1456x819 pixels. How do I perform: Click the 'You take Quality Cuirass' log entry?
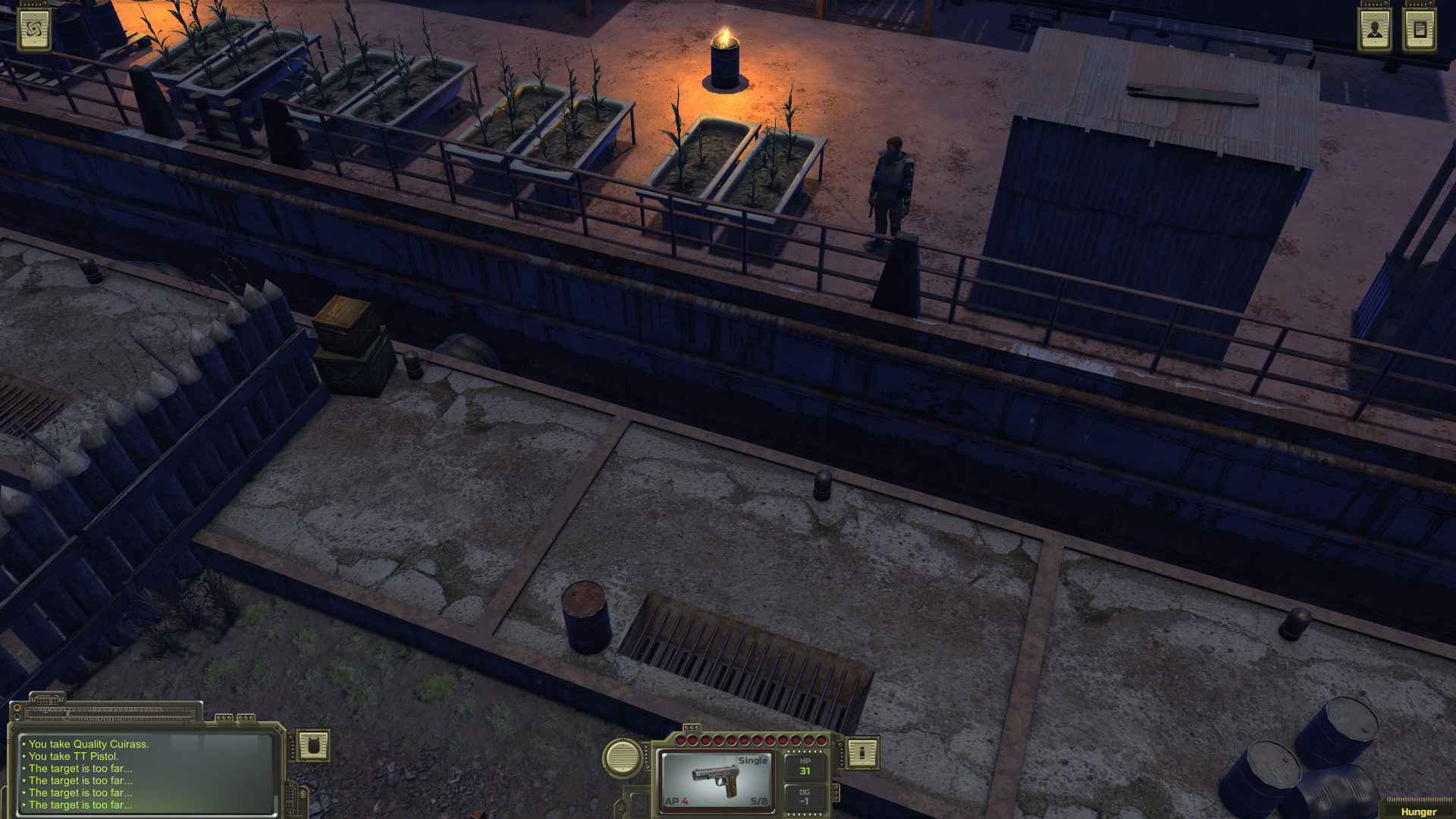click(x=85, y=745)
